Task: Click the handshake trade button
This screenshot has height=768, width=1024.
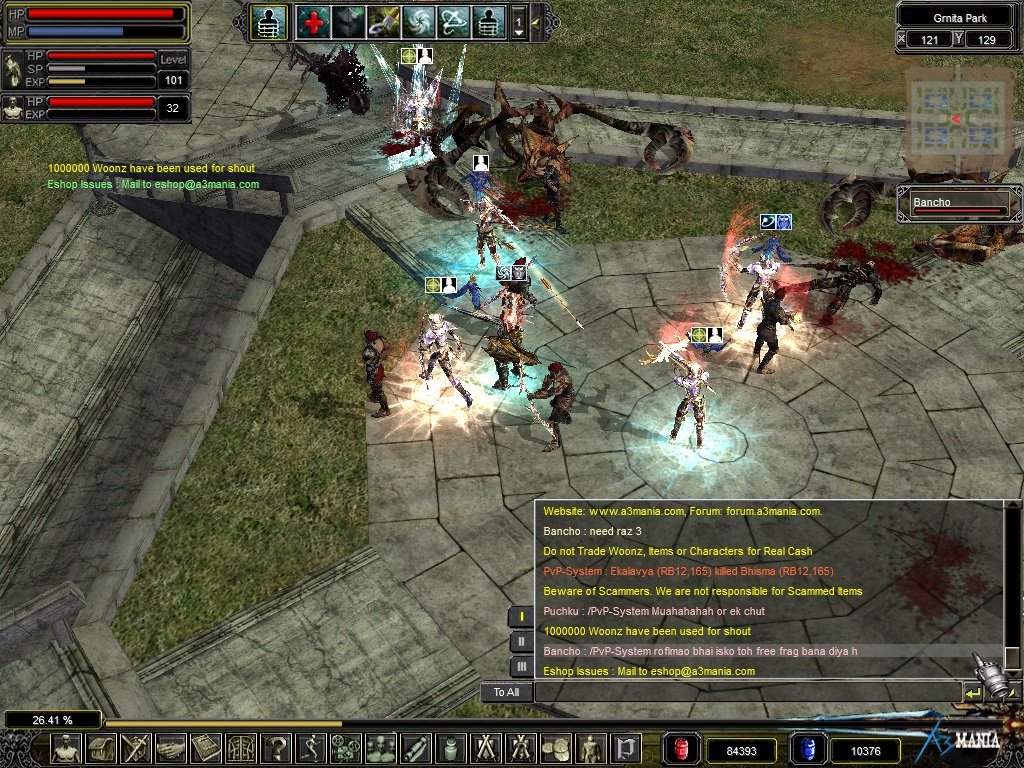Action: pos(171,748)
